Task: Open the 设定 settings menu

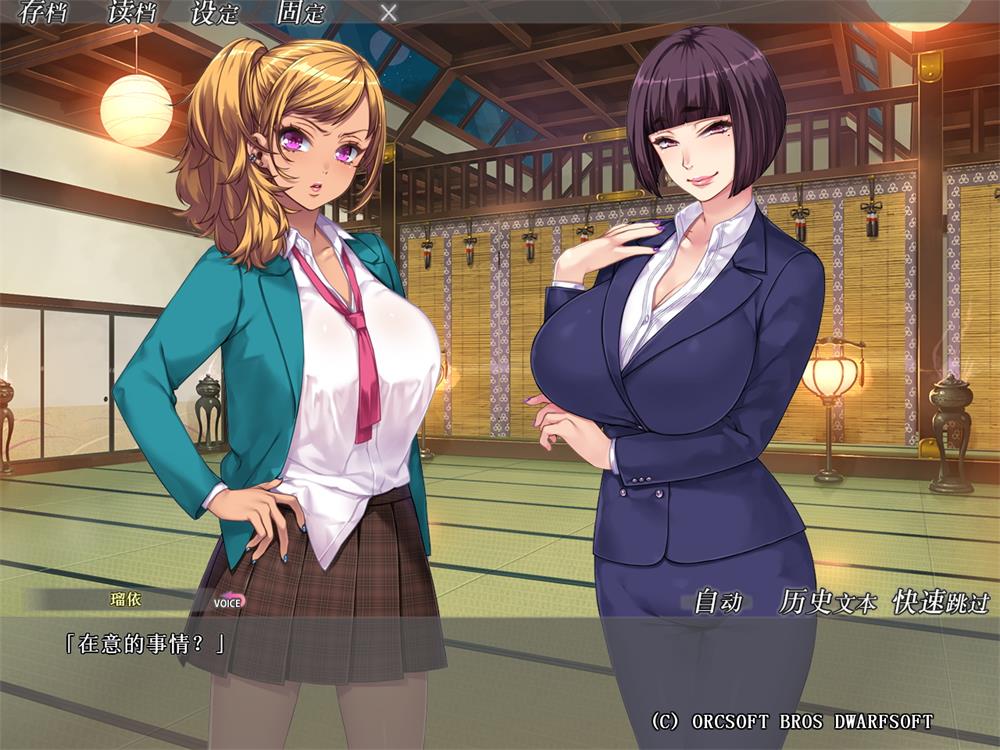Action: (x=215, y=13)
